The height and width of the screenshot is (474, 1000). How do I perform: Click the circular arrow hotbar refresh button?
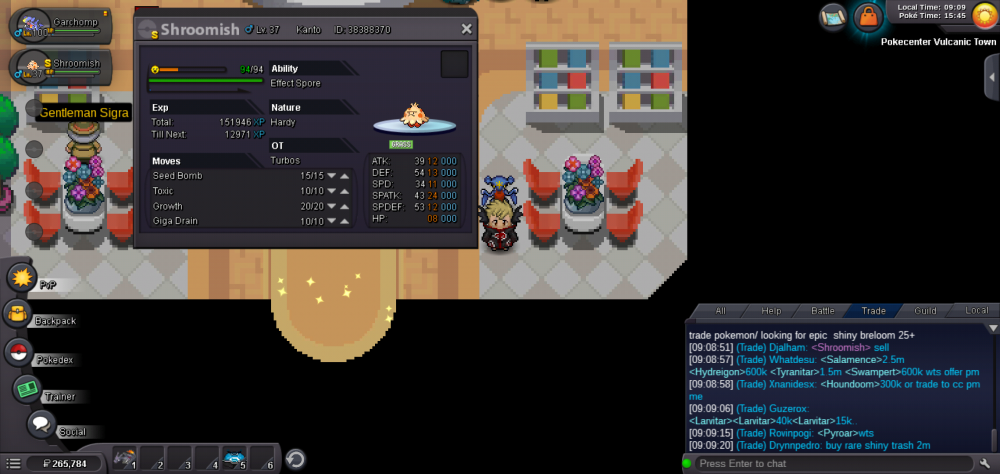(x=295, y=459)
